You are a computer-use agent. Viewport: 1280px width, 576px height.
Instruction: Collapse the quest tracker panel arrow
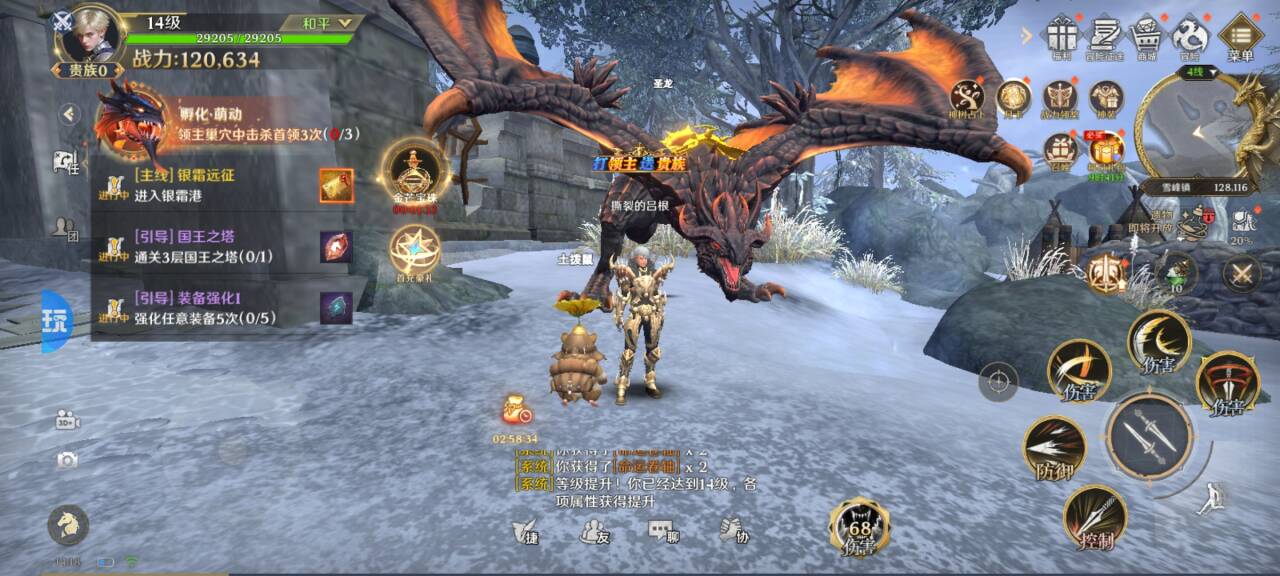69,114
